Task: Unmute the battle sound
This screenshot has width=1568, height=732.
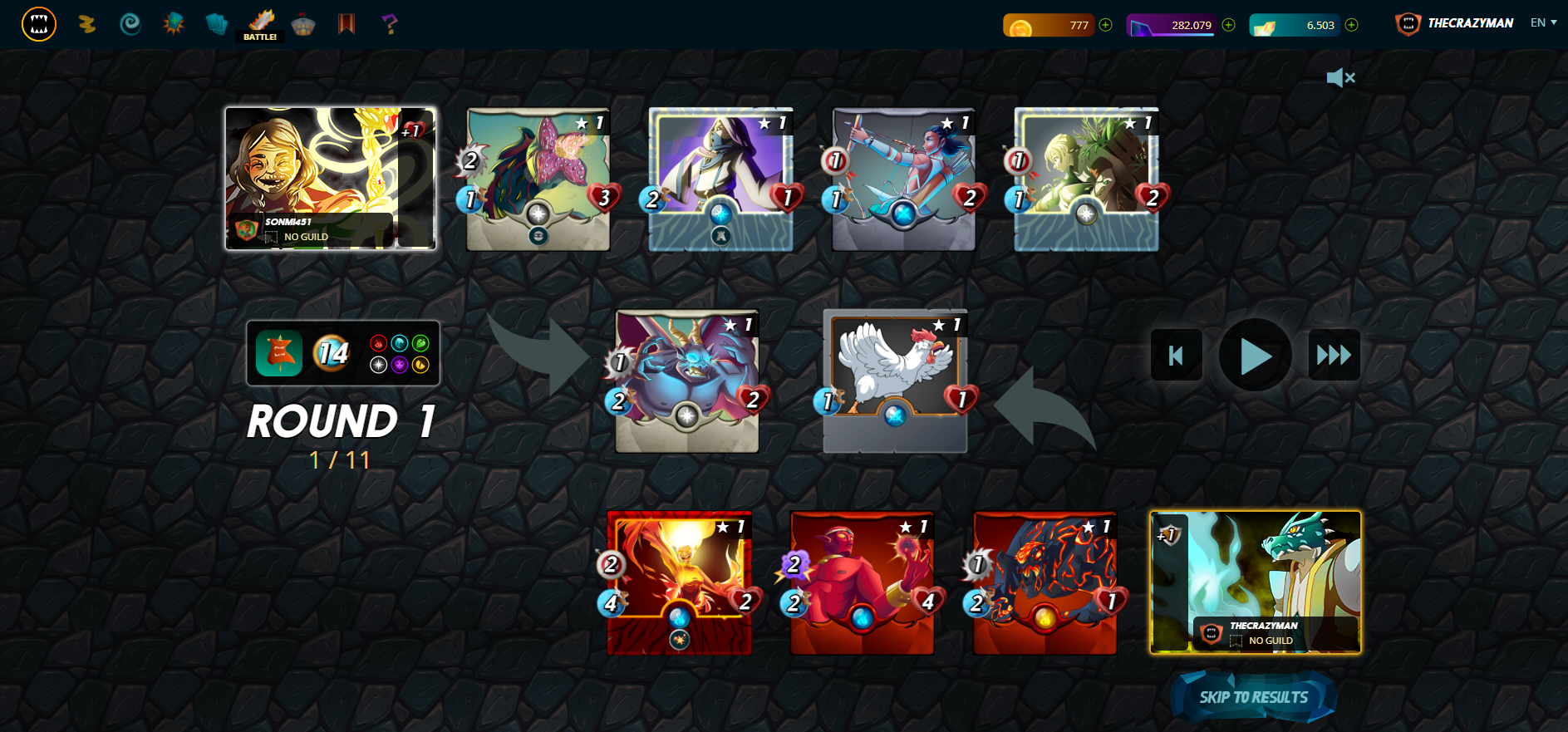Action: click(1341, 77)
